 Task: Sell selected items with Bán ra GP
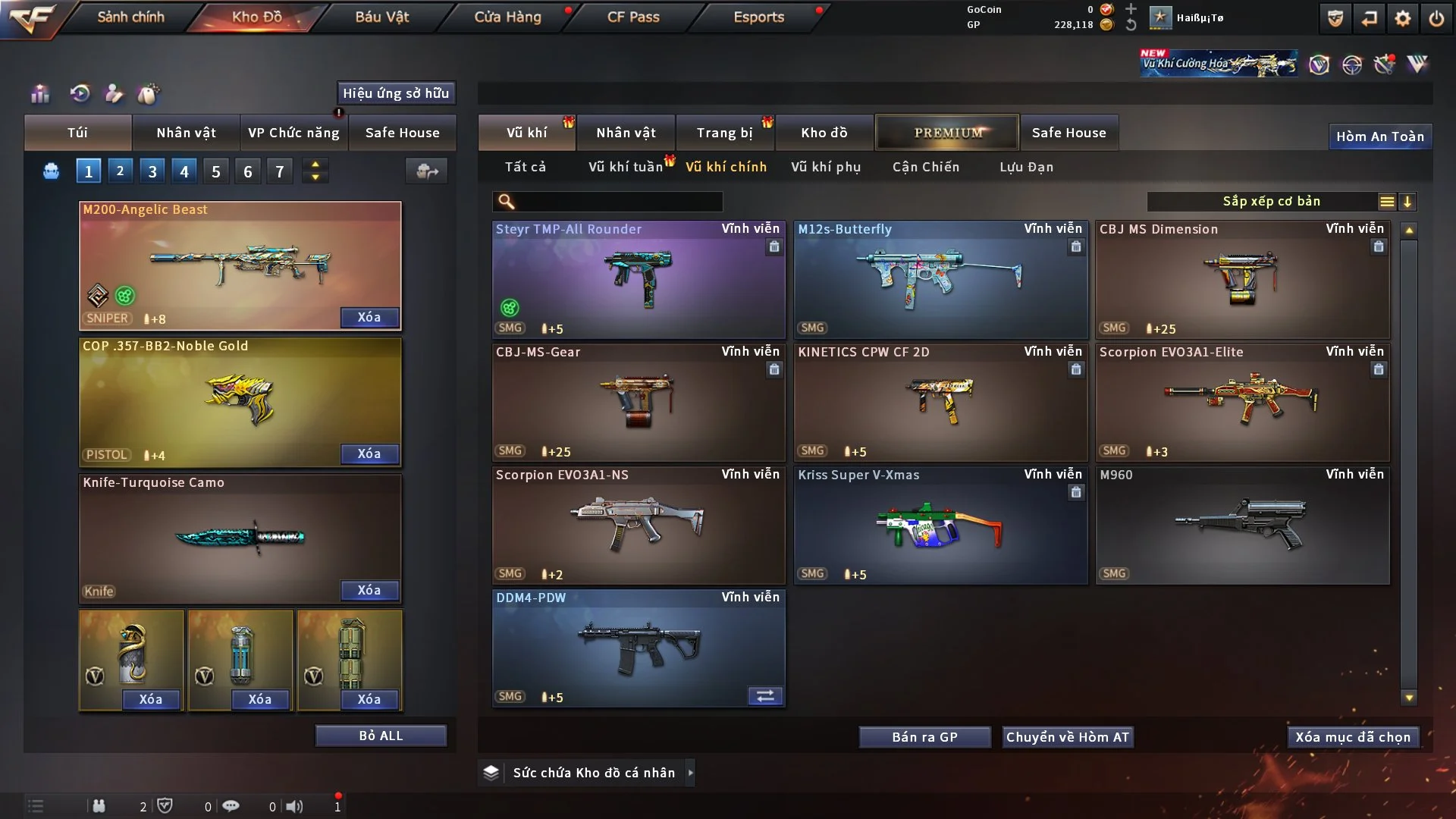[924, 737]
